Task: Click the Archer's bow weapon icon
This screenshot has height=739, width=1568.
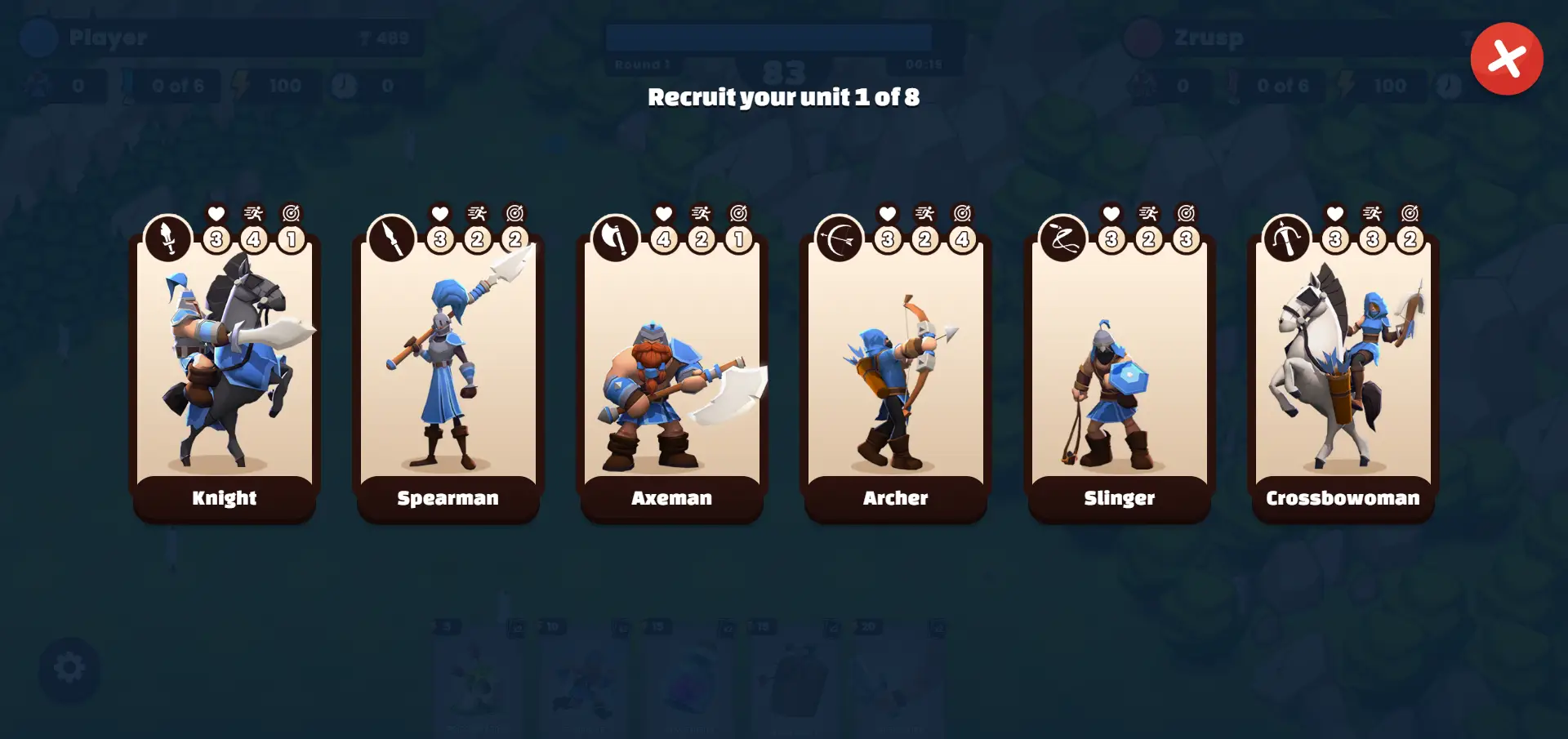Action: pos(840,238)
